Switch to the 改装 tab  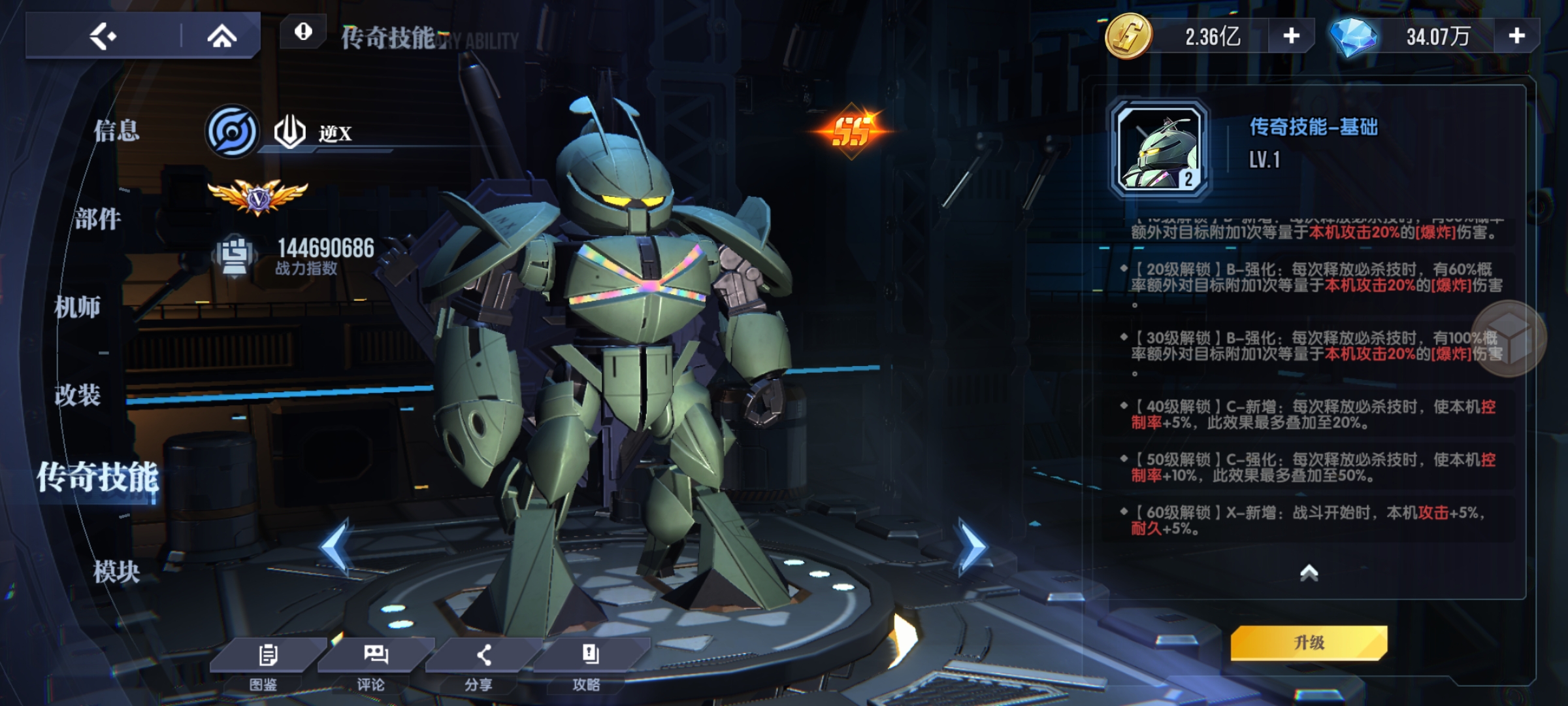[78, 395]
